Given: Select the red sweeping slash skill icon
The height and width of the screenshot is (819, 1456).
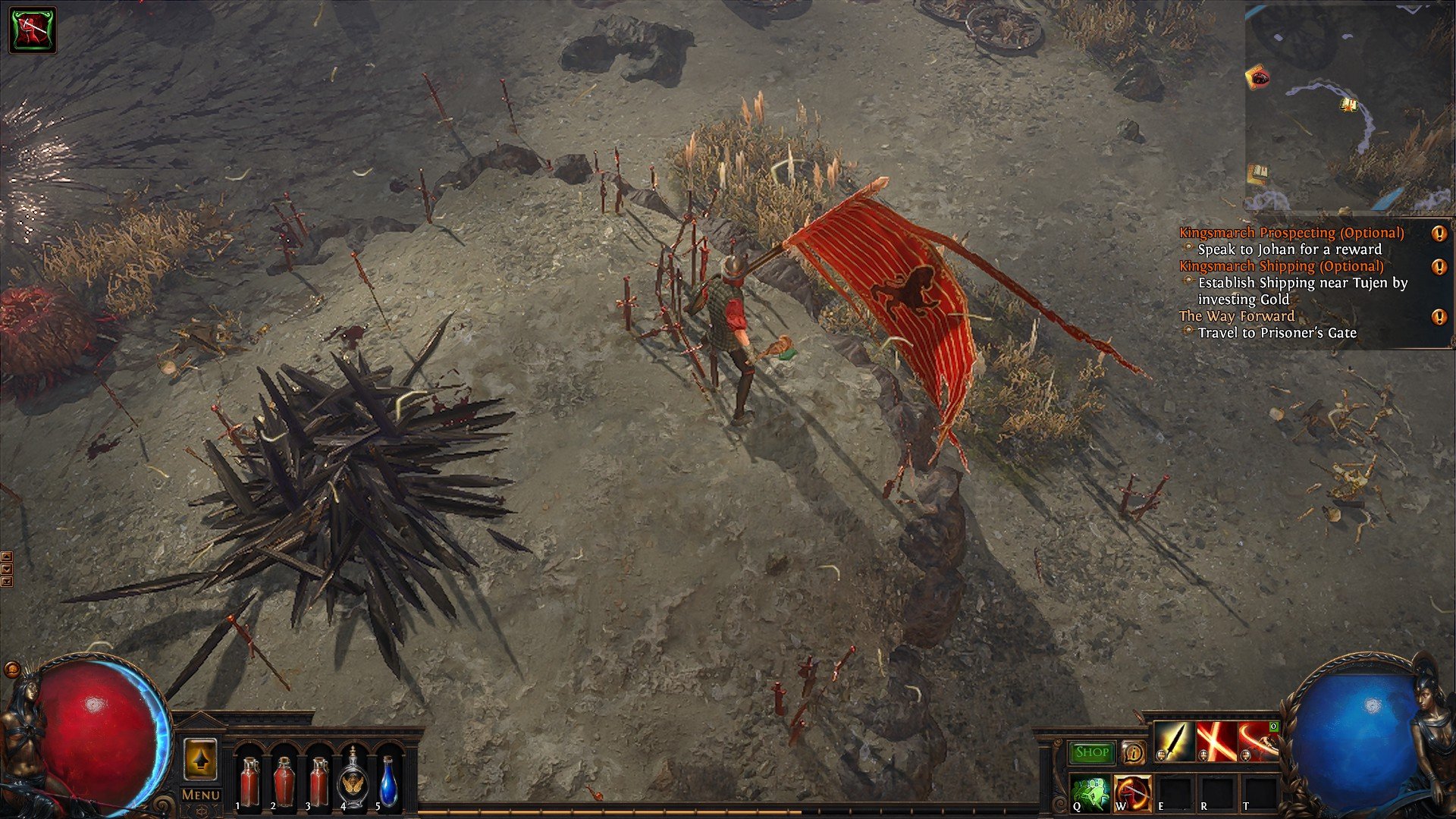Looking at the screenshot, I should point(1257,741).
